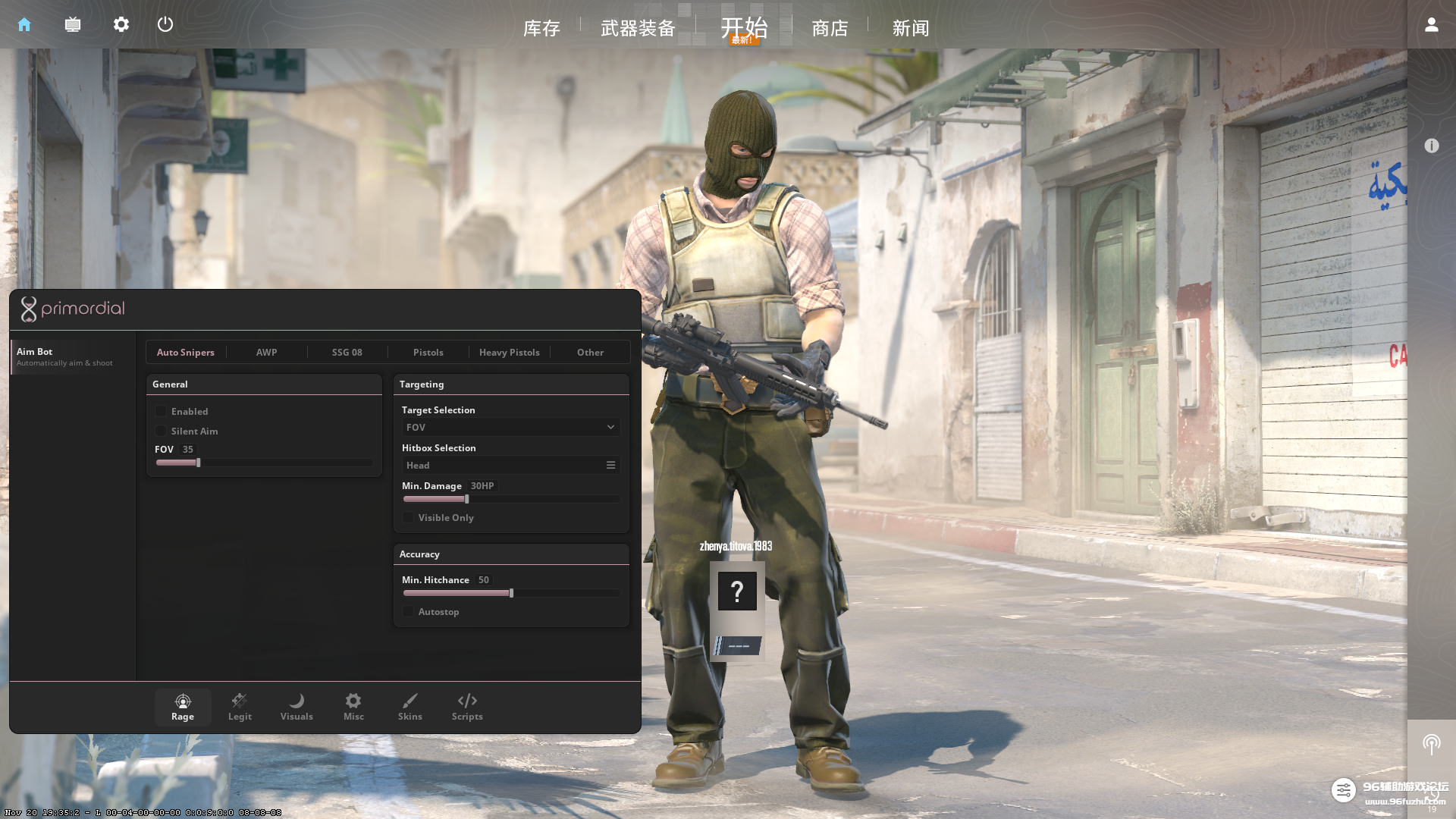1456x819 pixels.
Task: Click the home icon
Action: pyautogui.click(x=24, y=24)
